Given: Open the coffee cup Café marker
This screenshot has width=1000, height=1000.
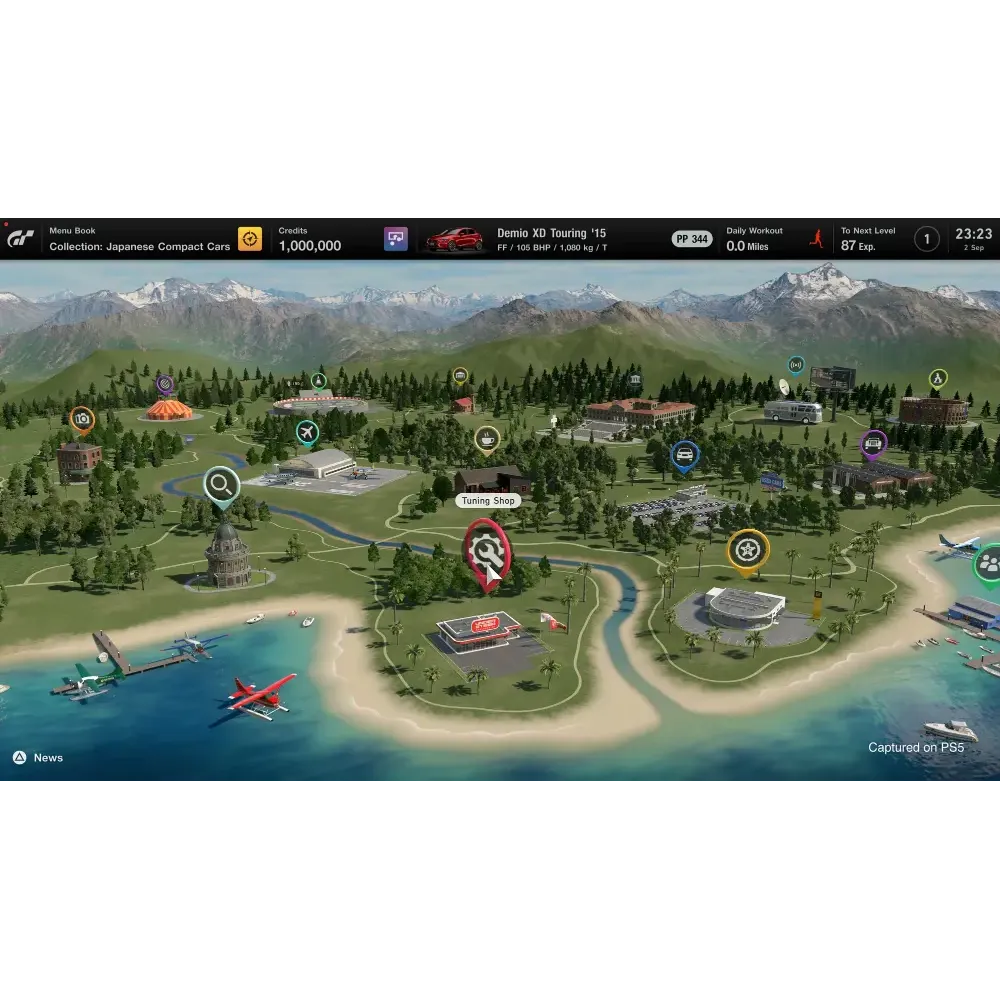Looking at the screenshot, I should point(487,437).
